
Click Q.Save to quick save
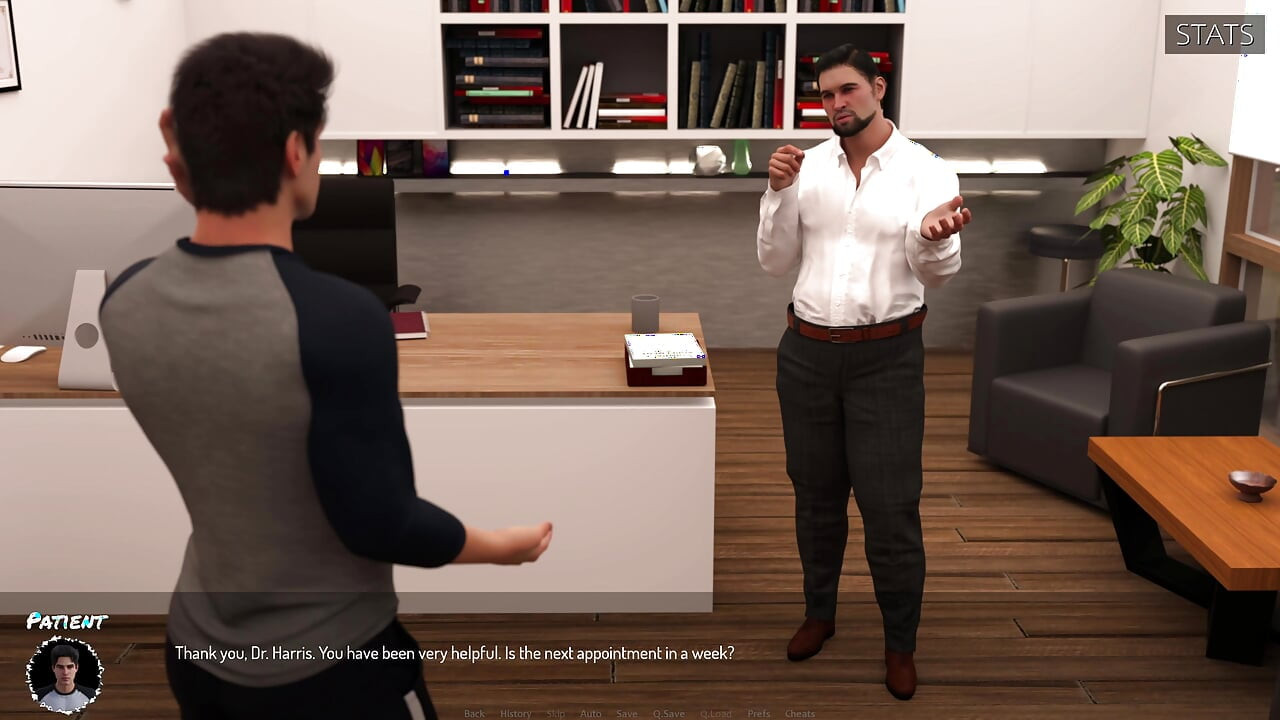[x=668, y=713]
